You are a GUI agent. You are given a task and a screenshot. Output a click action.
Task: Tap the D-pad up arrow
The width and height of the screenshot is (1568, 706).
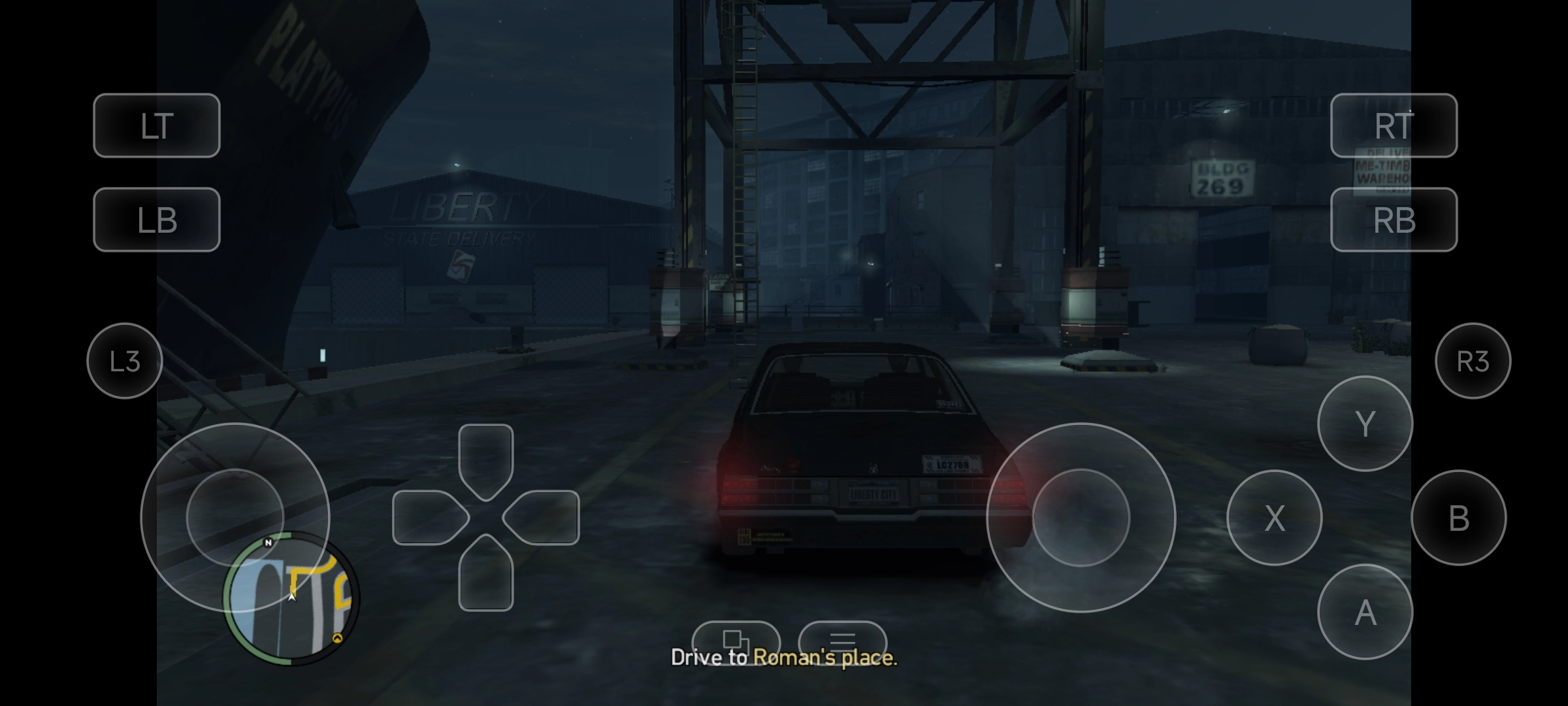(485, 458)
